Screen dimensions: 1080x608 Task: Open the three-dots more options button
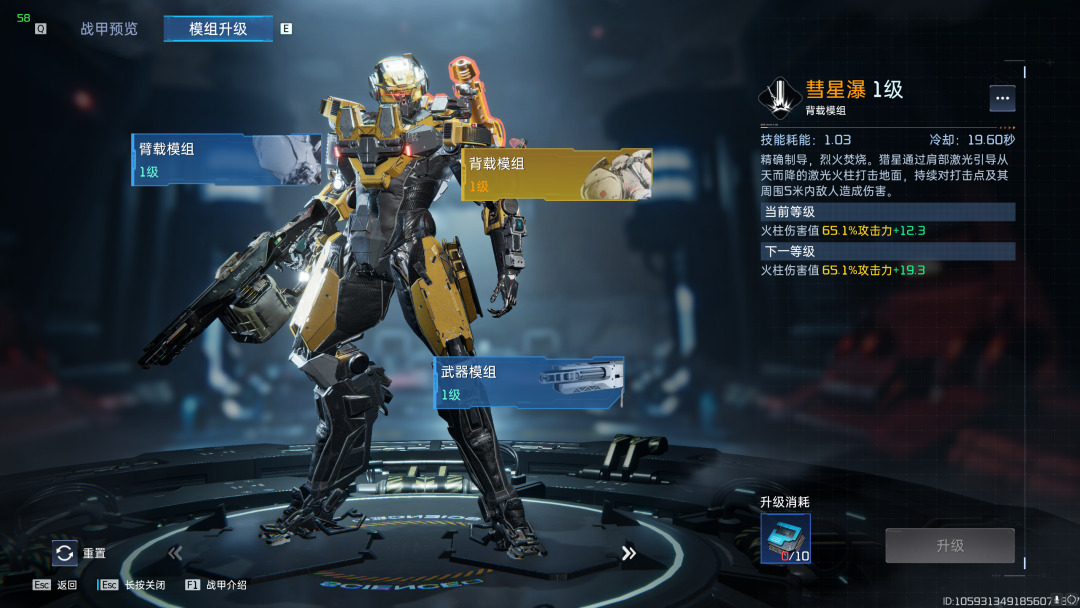[1002, 98]
